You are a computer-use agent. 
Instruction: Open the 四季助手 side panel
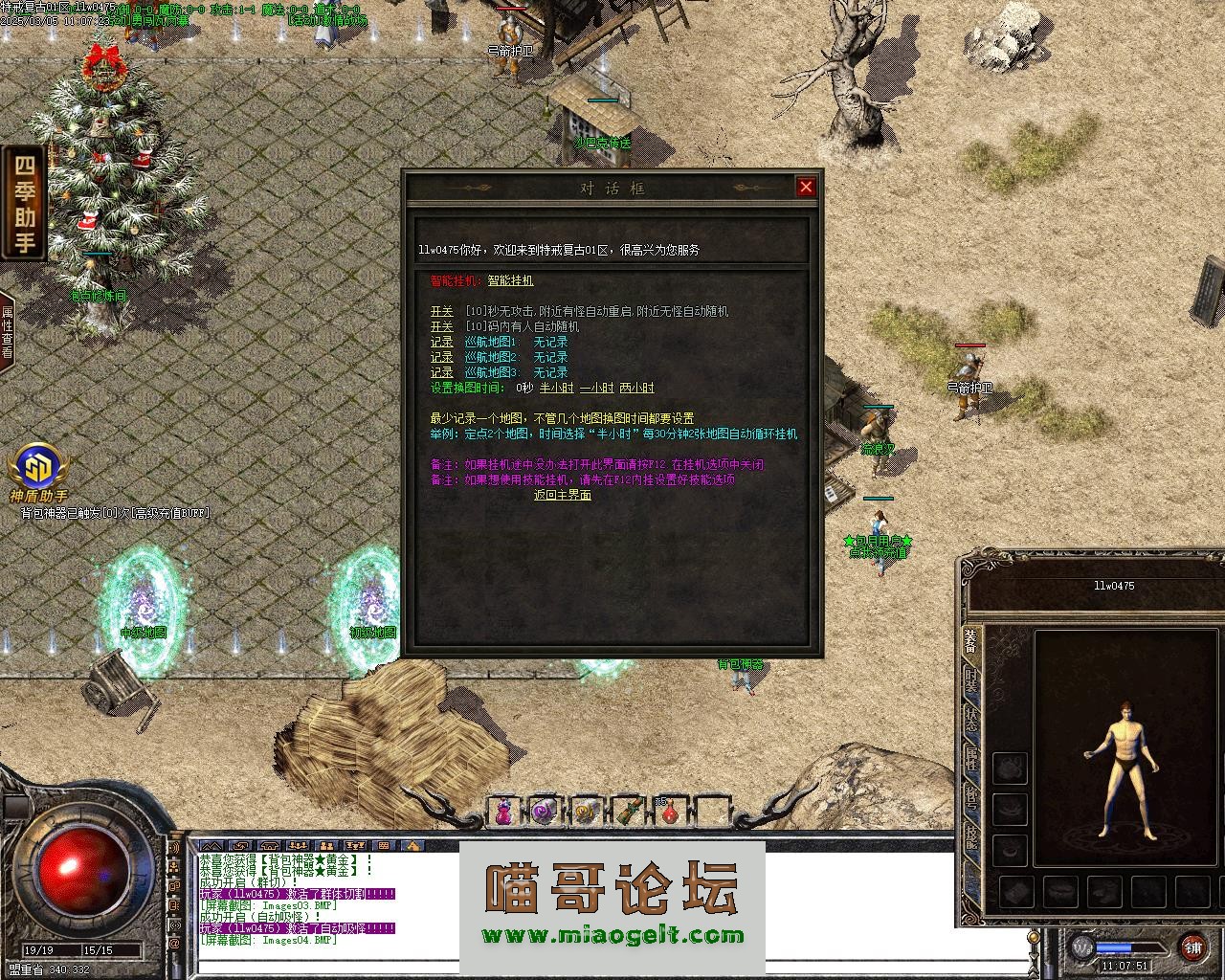[23, 202]
